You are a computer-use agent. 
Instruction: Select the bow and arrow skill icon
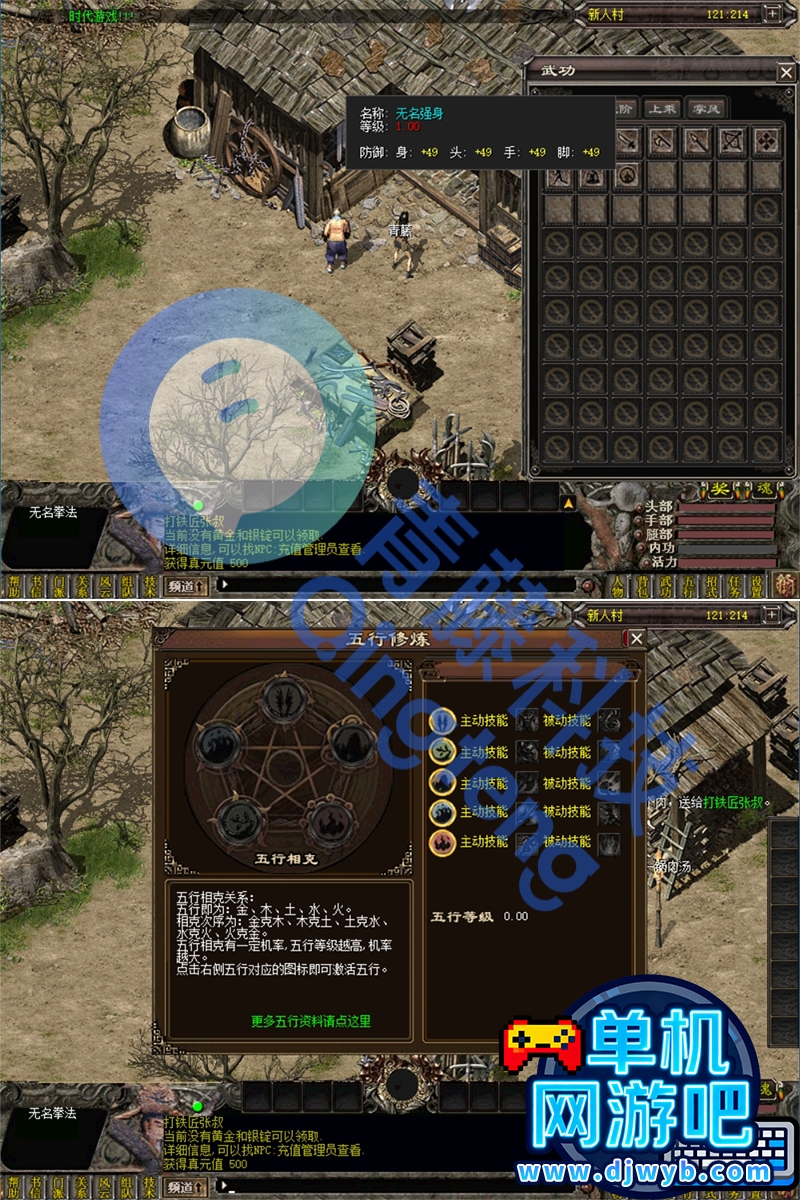click(x=731, y=142)
